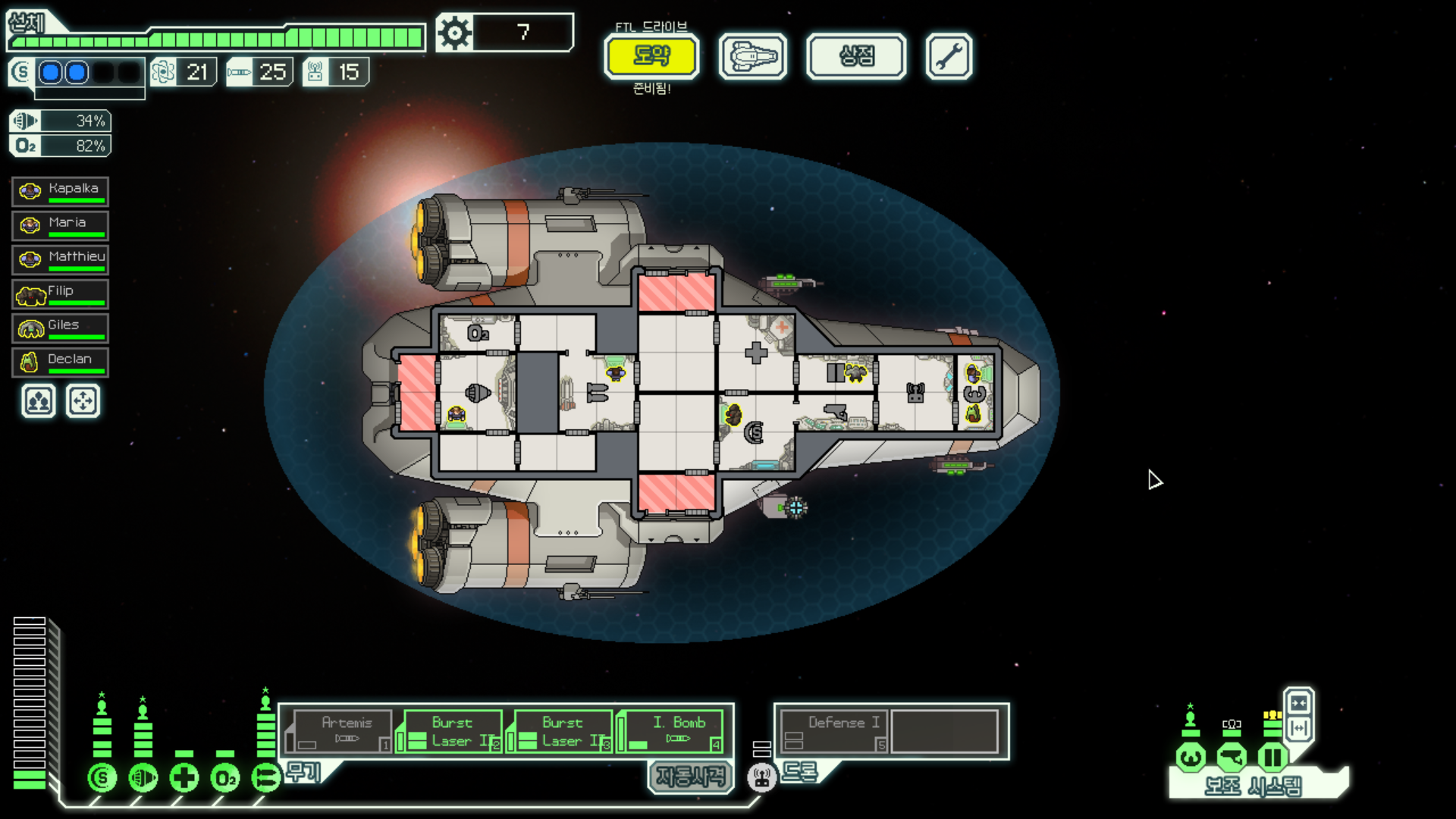Select crew member Kapalka
This screenshot has height=819, width=1456.
[x=61, y=191]
